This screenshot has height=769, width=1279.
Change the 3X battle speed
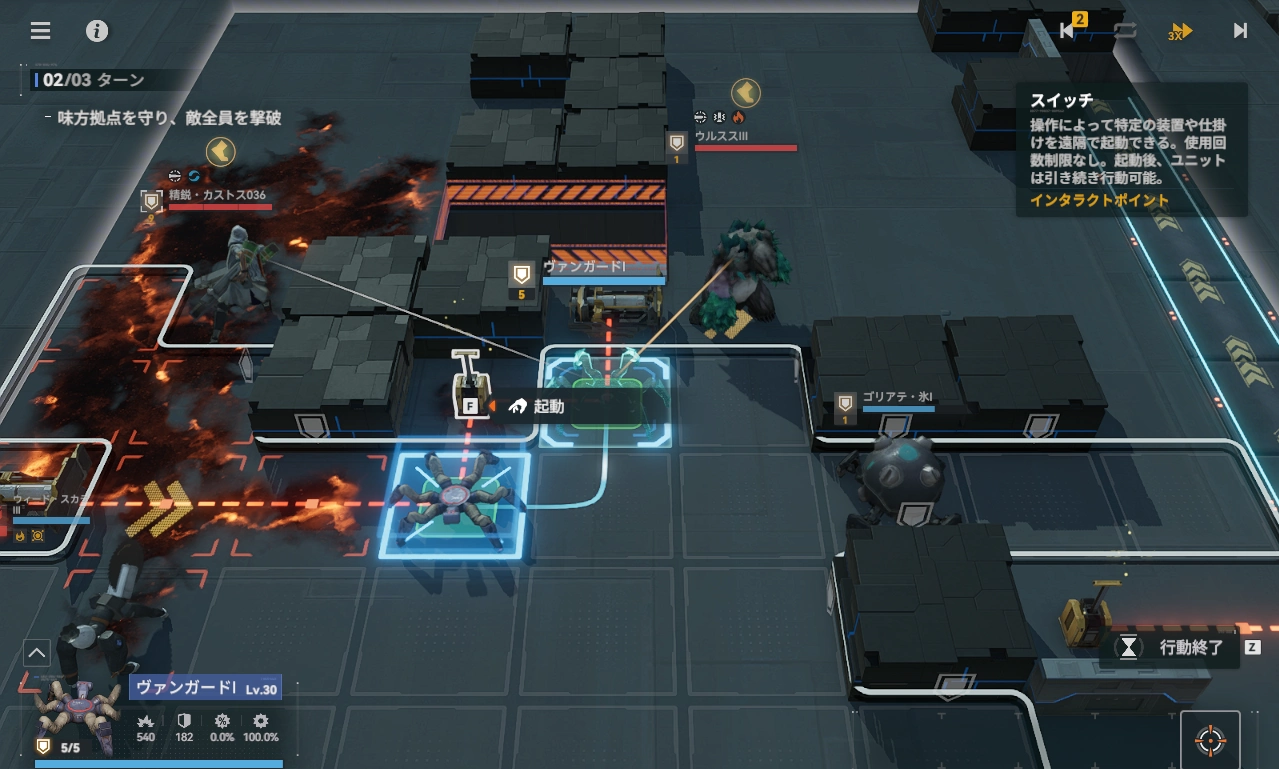pyautogui.click(x=1181, y=31)
